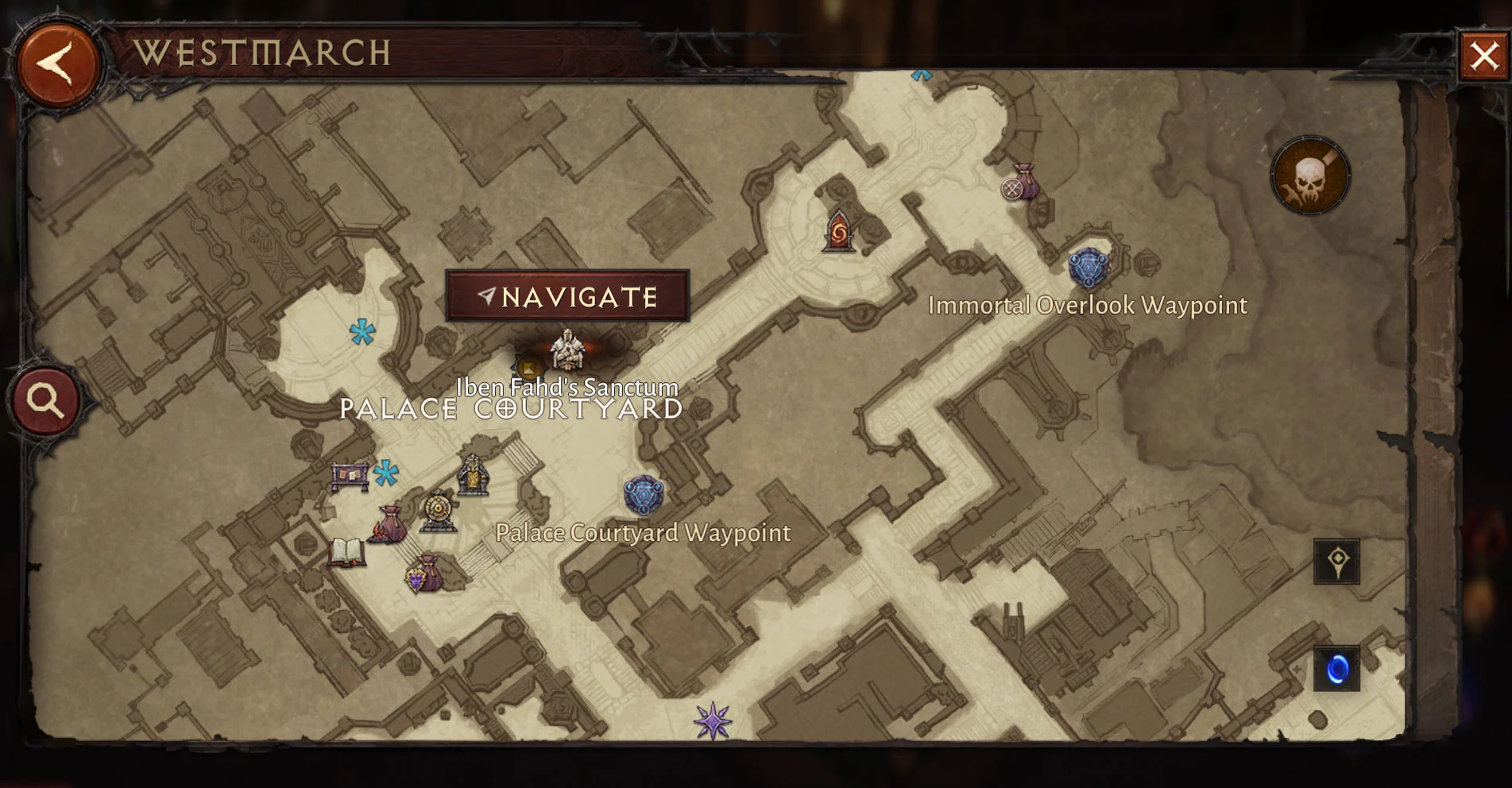Viewport: 1512px width, 788px height.
Task: Select the bulletin board map marker
Action: click(x=350, y=477)
